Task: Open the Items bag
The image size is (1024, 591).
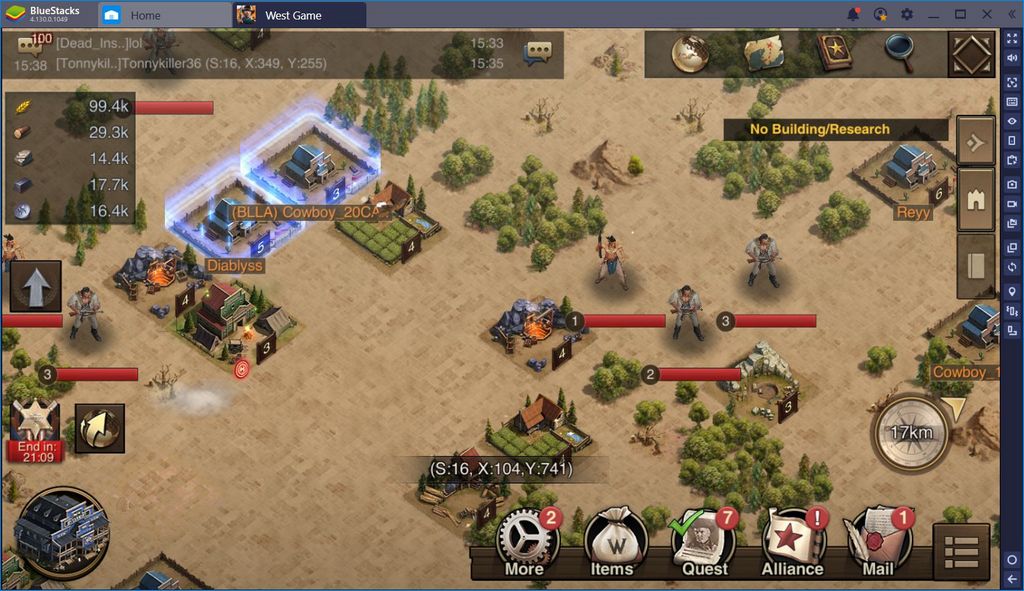Action: pyautogui.click(x=613, y=543)
